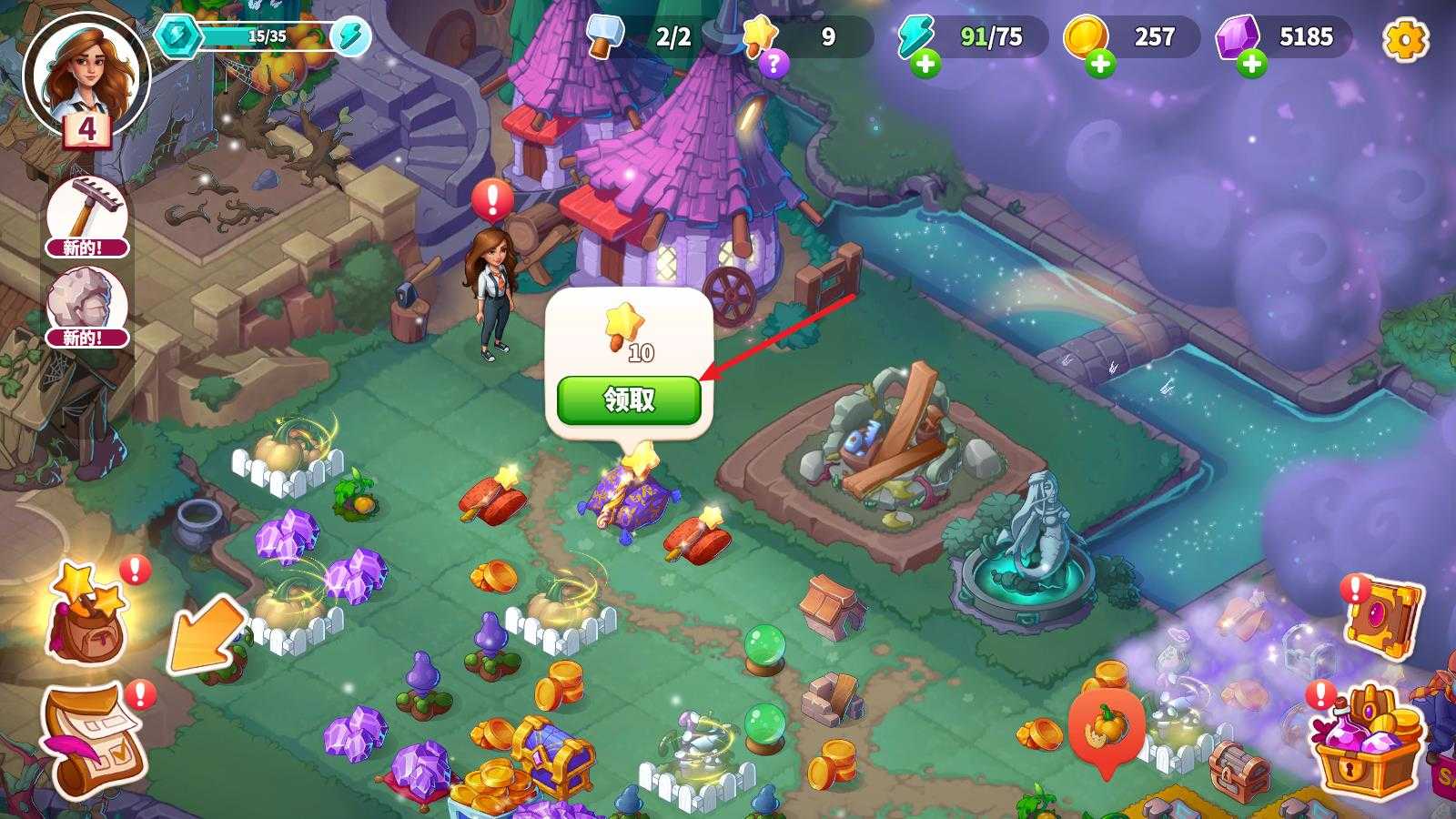Tap the purple question mark star help

773,64
